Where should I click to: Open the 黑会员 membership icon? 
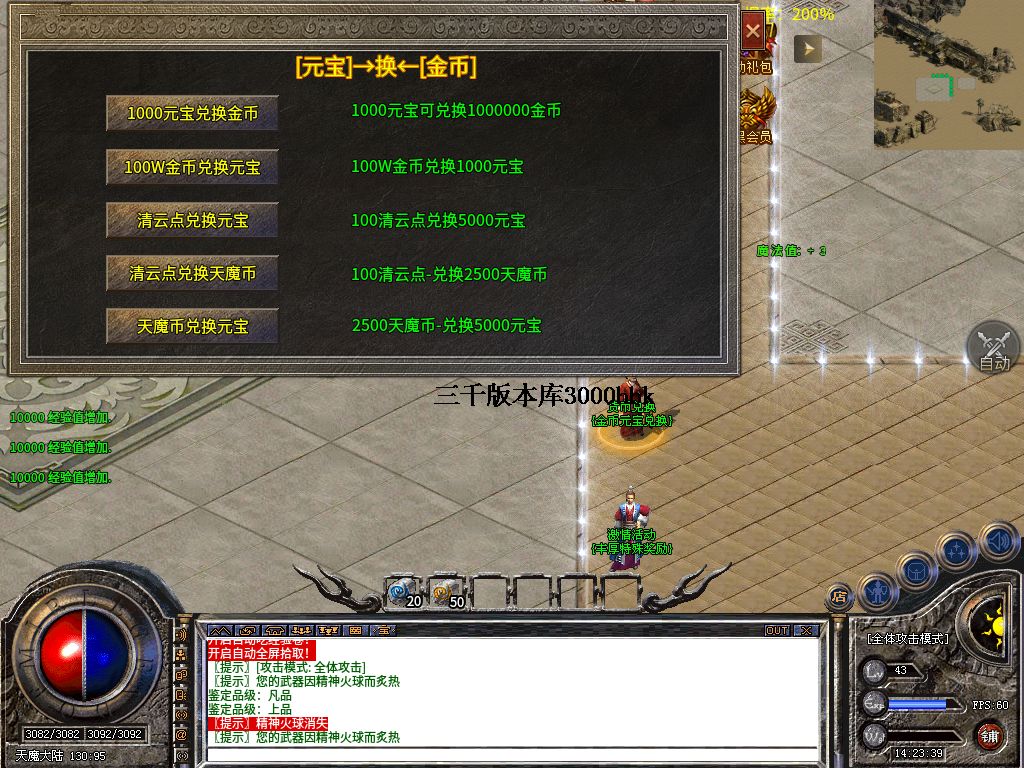coord(755,112)
